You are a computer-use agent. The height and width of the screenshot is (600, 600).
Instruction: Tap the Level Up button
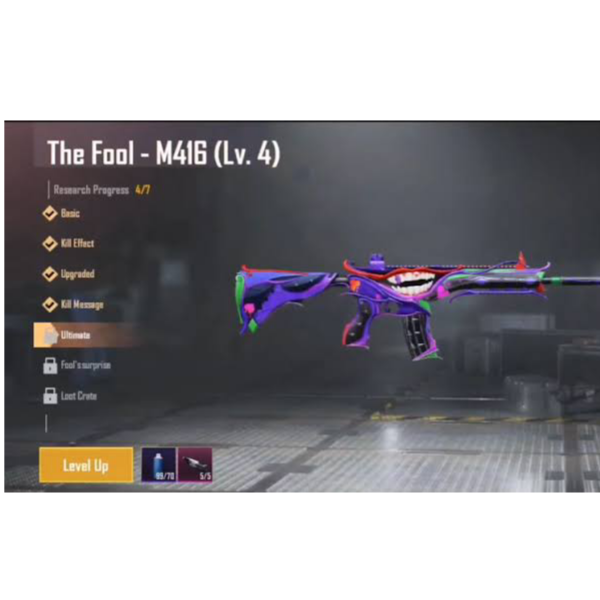pyautogui.click(x=86, y=465)
